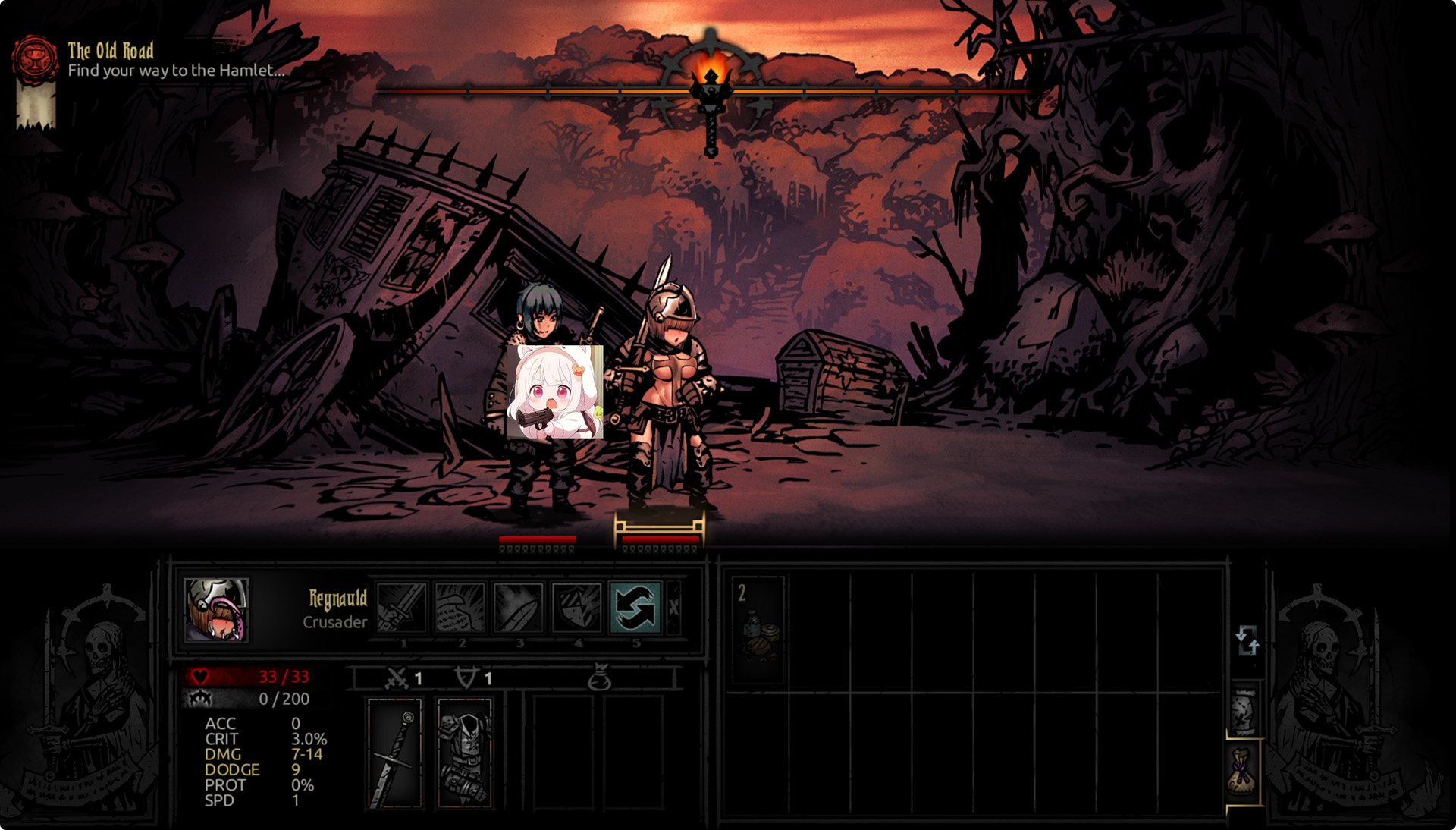Select the scroll skill in slot 2
Screen dimensions: 1456x830
click(x=460, y=608)
